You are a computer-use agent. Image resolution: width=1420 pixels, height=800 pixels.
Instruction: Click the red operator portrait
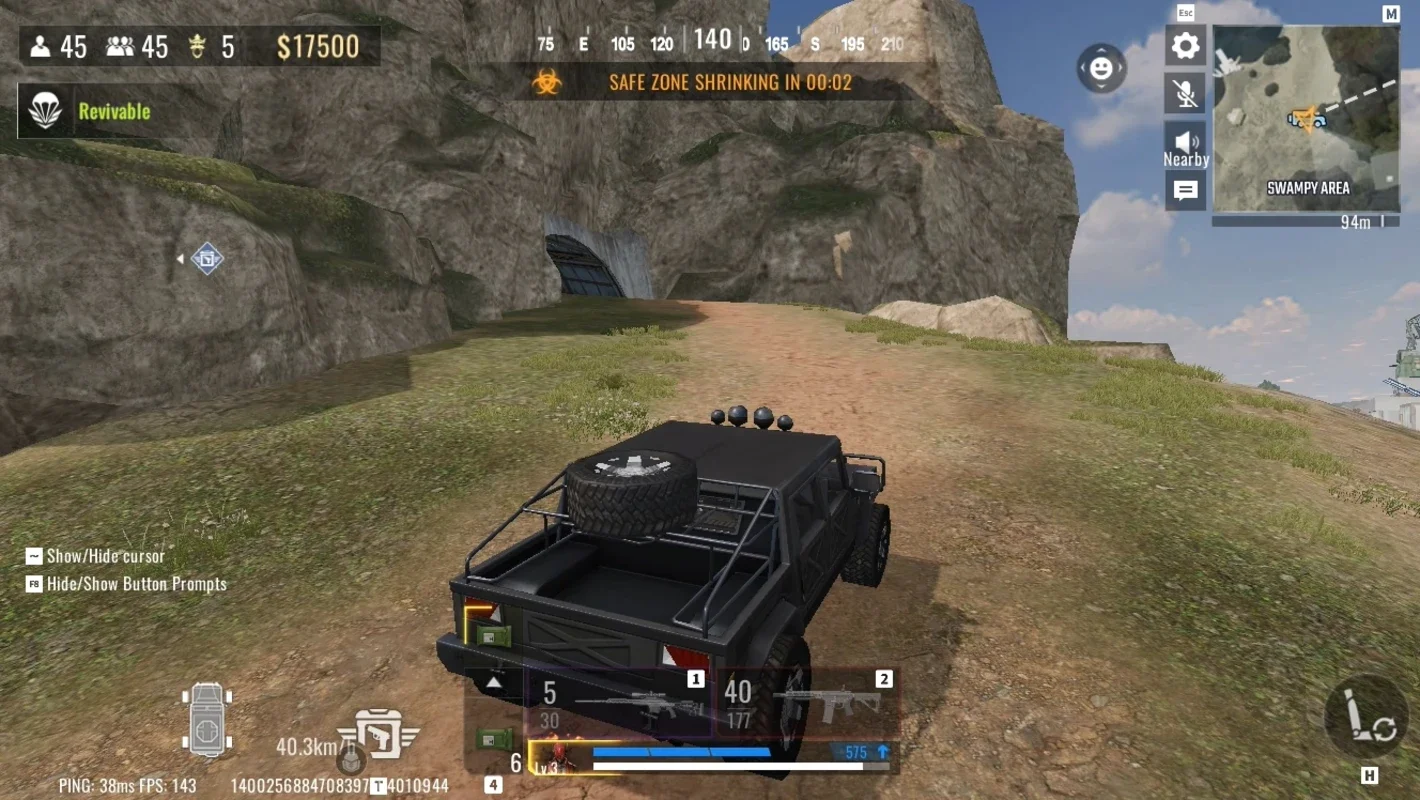558,759
